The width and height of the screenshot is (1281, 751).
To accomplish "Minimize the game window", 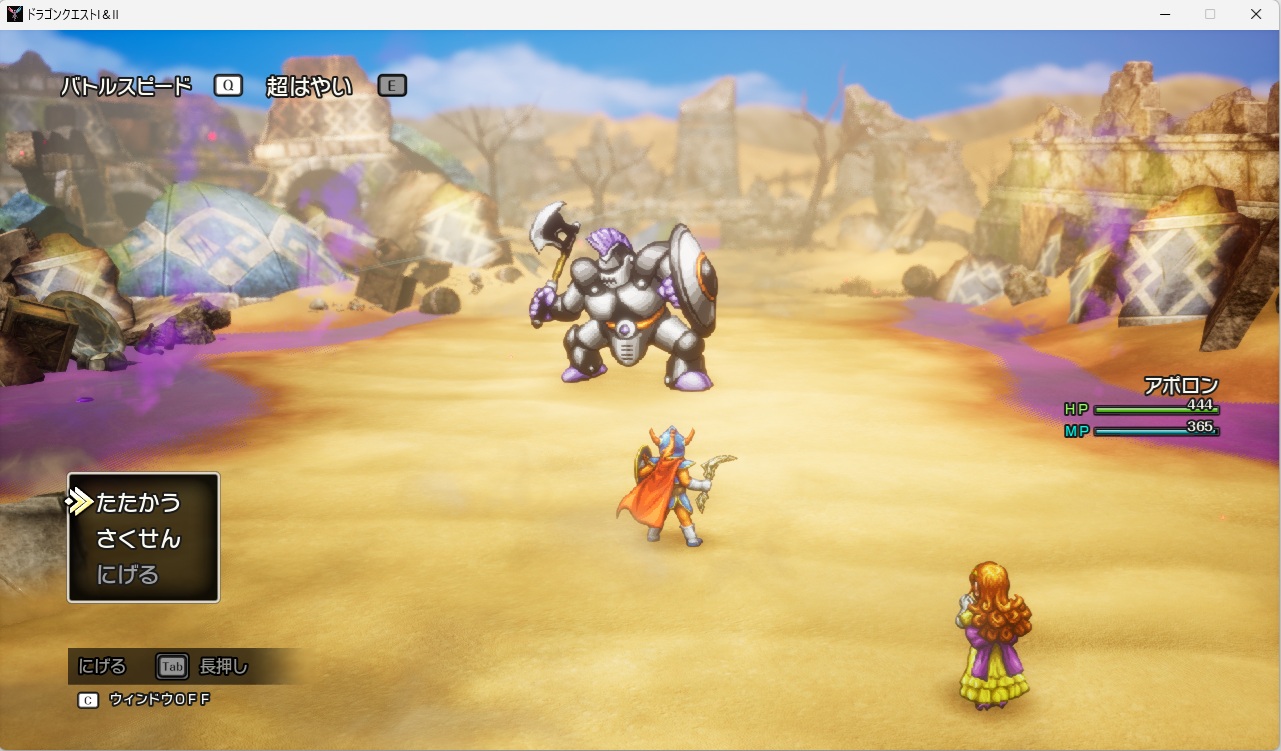I will coord(1165,14).
